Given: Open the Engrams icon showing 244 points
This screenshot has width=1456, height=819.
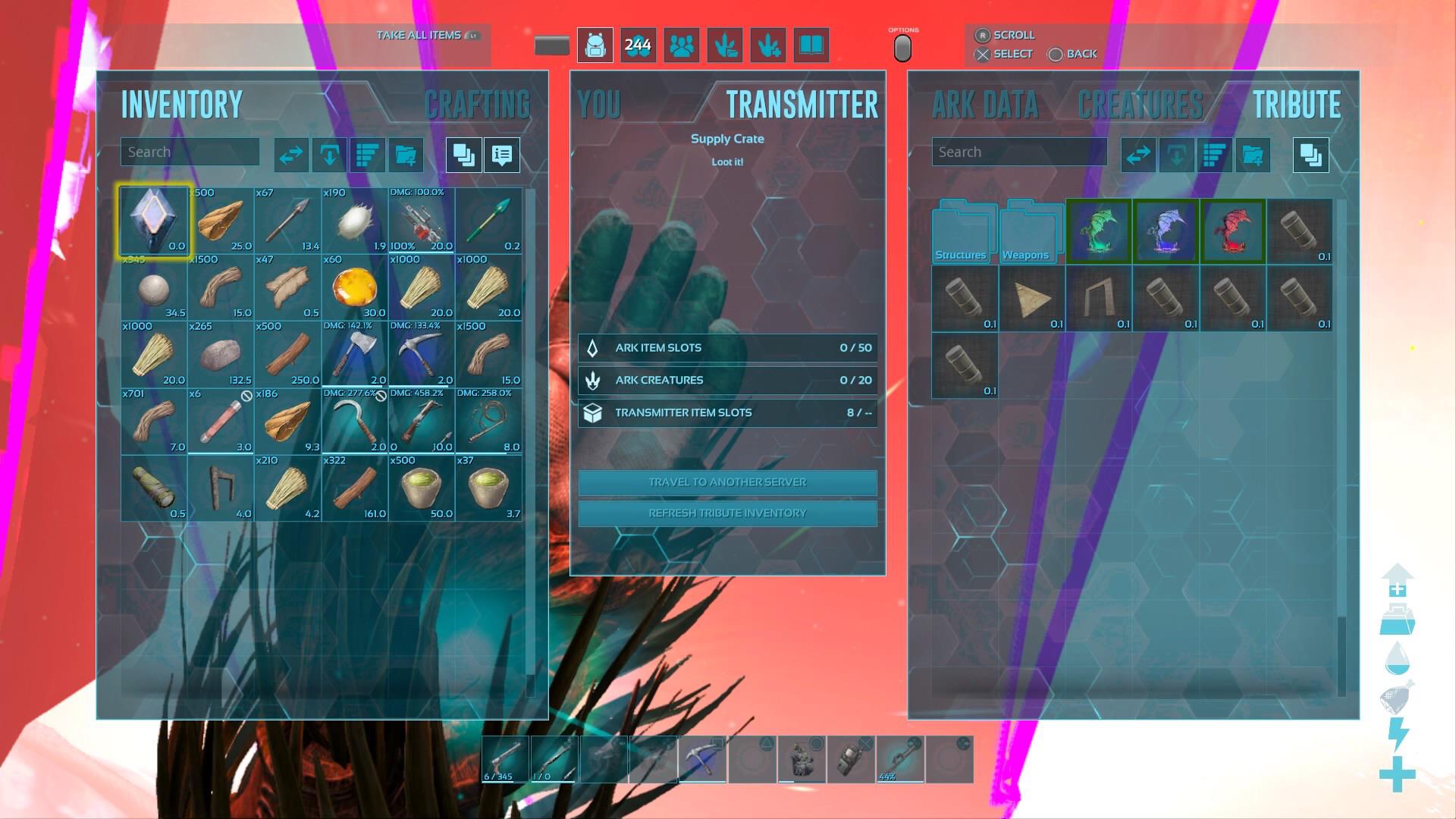Looking at the screenshot, I should (638, 45).
